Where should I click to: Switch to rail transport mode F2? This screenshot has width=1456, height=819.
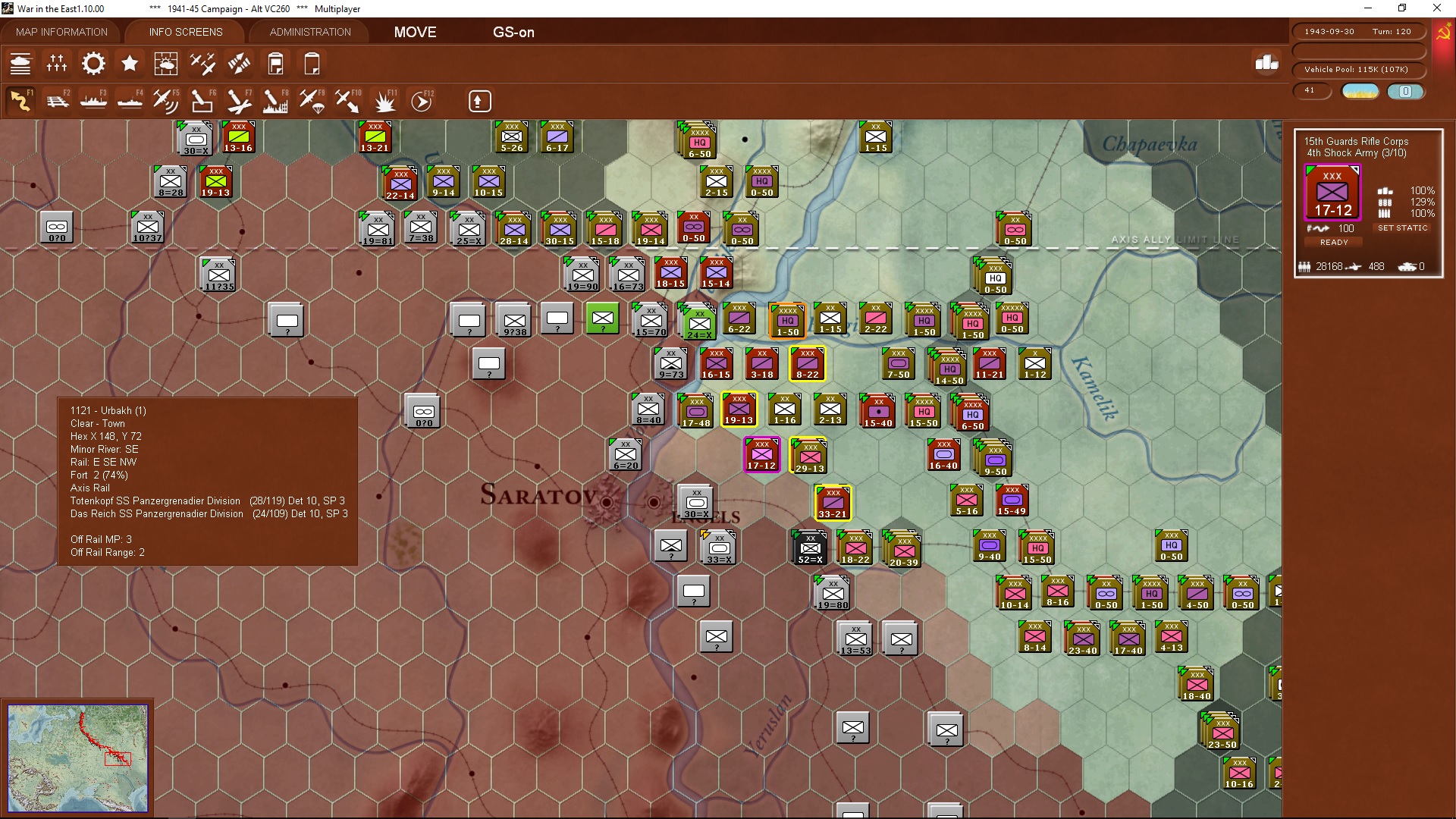click(57, 100)
